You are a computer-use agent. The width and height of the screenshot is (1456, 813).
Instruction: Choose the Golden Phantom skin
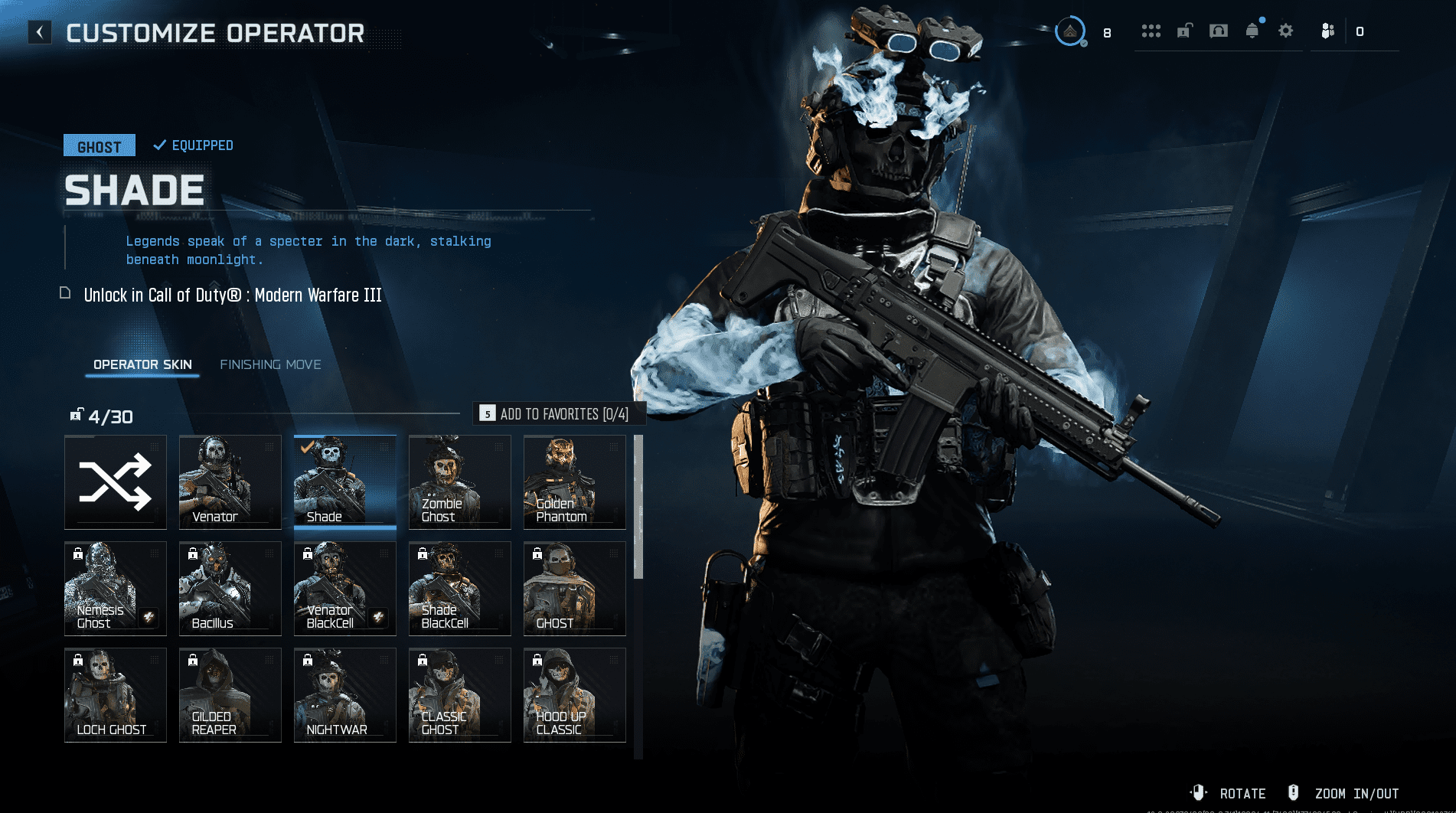(575, 482)
